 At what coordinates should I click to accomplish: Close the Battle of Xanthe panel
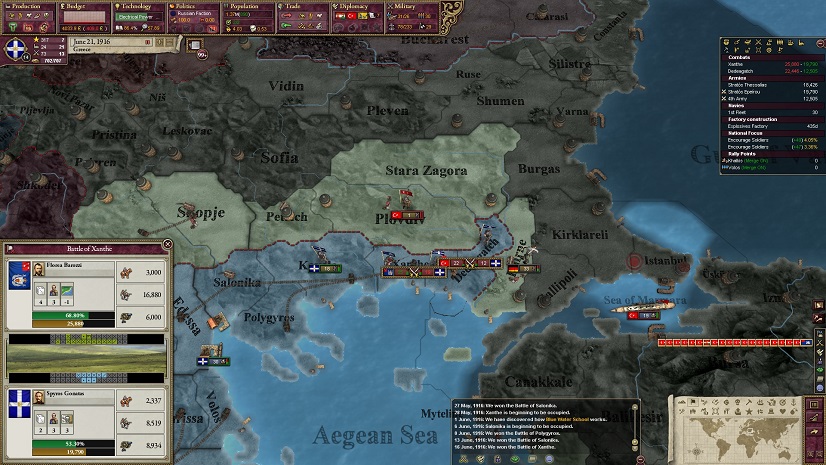[x=167, y=243]
